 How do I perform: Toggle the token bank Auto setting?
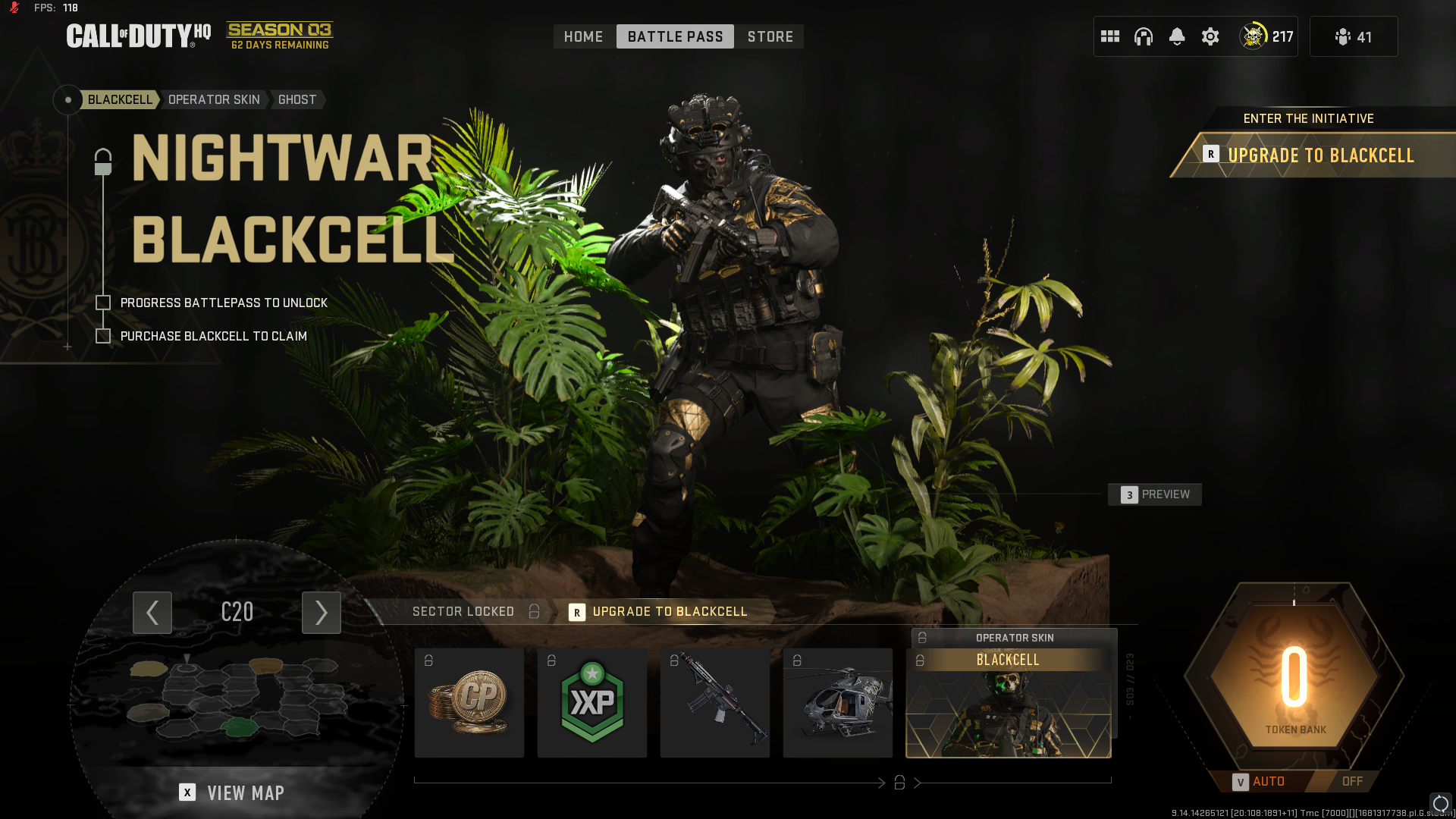click(x=1260, y=781)
